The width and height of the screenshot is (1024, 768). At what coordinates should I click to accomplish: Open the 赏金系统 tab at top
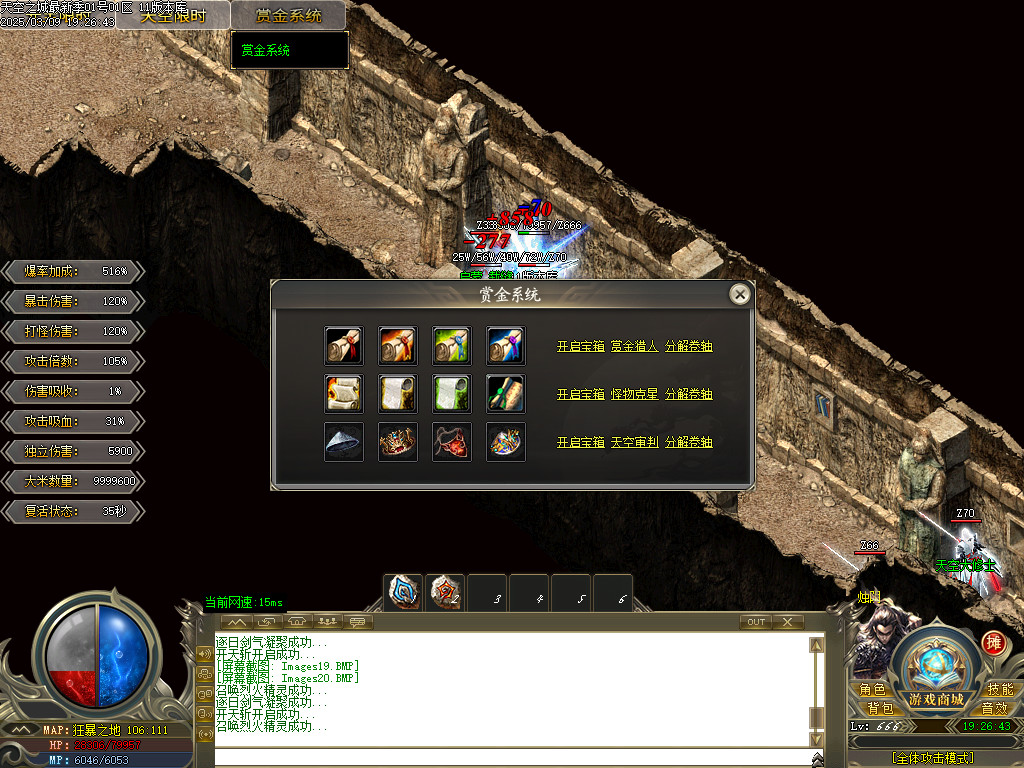coord(288,15)
